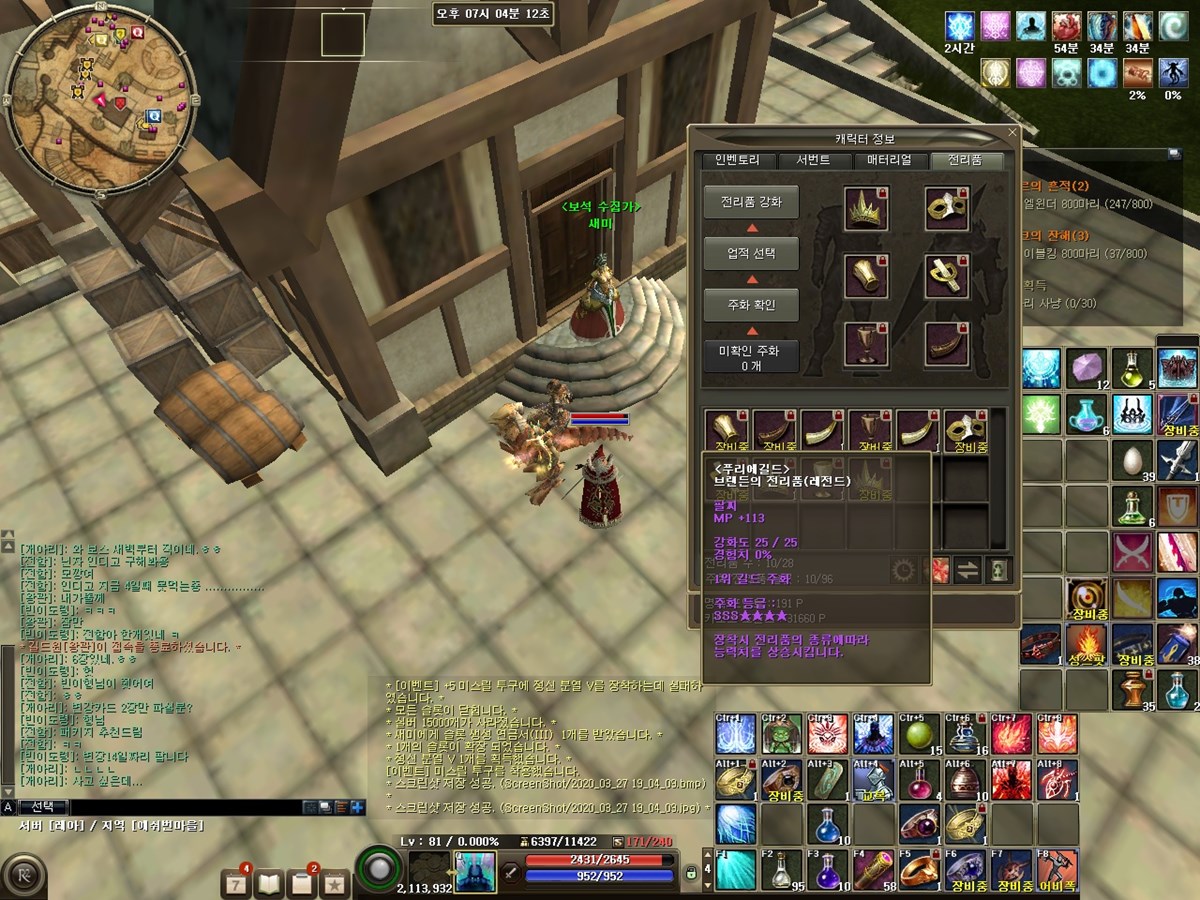Select the equipped goblet trophy slot
The image size is (1200, 900).
[x=866, y=345]
